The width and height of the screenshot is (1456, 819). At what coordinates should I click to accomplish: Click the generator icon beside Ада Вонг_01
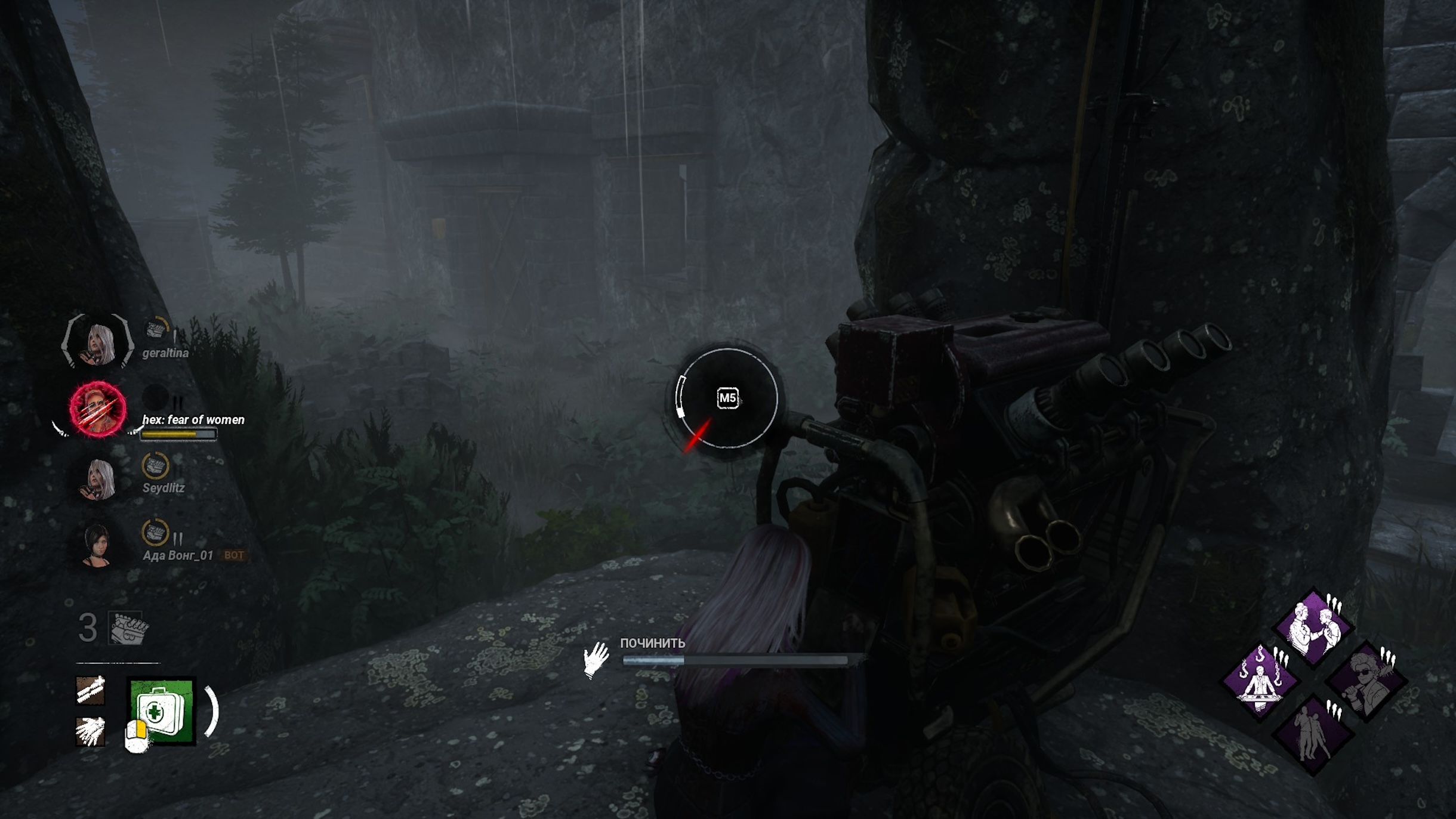coord(155,533)
